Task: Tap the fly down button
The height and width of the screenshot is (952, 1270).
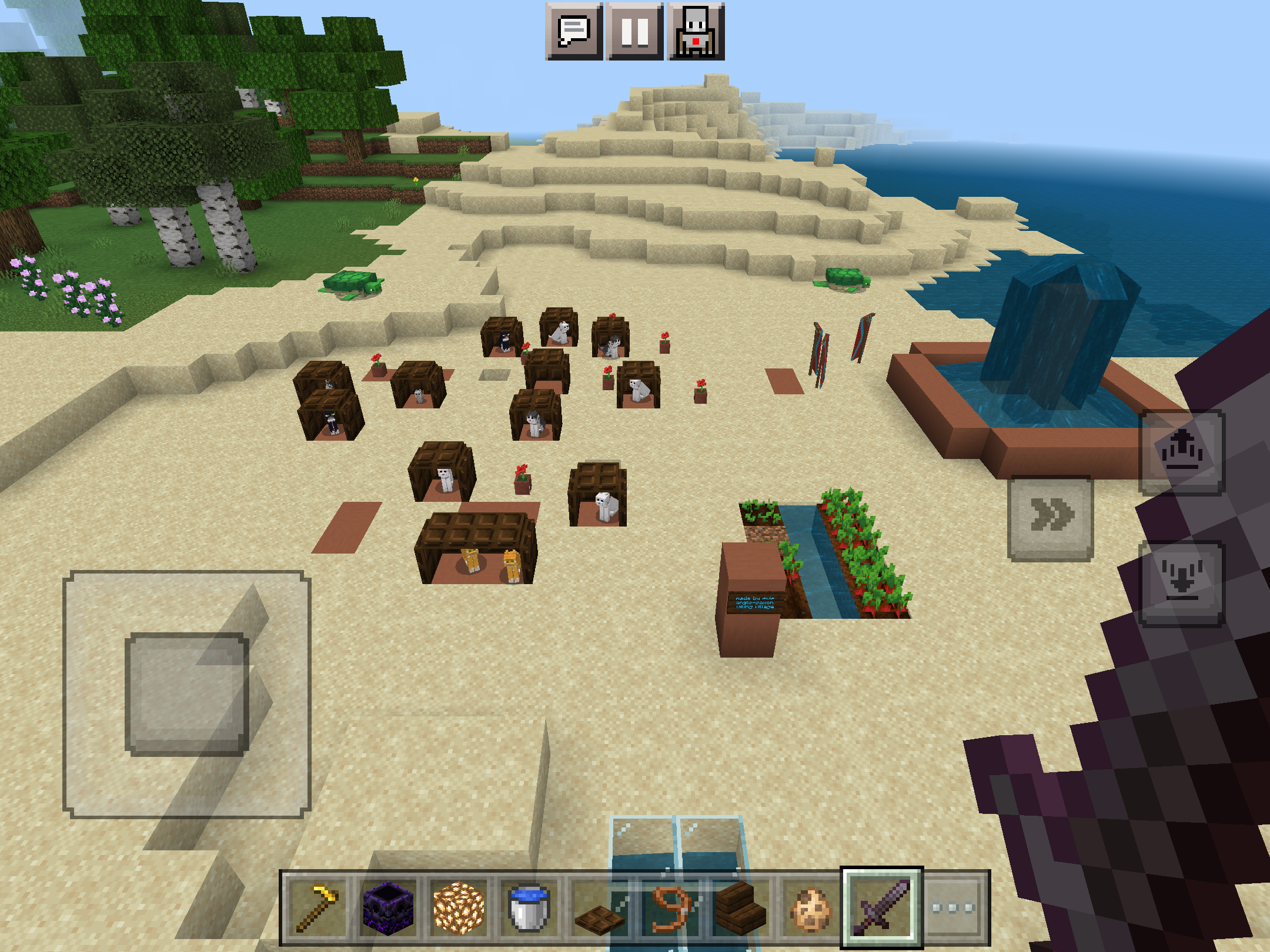Action: pyautogui.click(x=1182, y=584)
